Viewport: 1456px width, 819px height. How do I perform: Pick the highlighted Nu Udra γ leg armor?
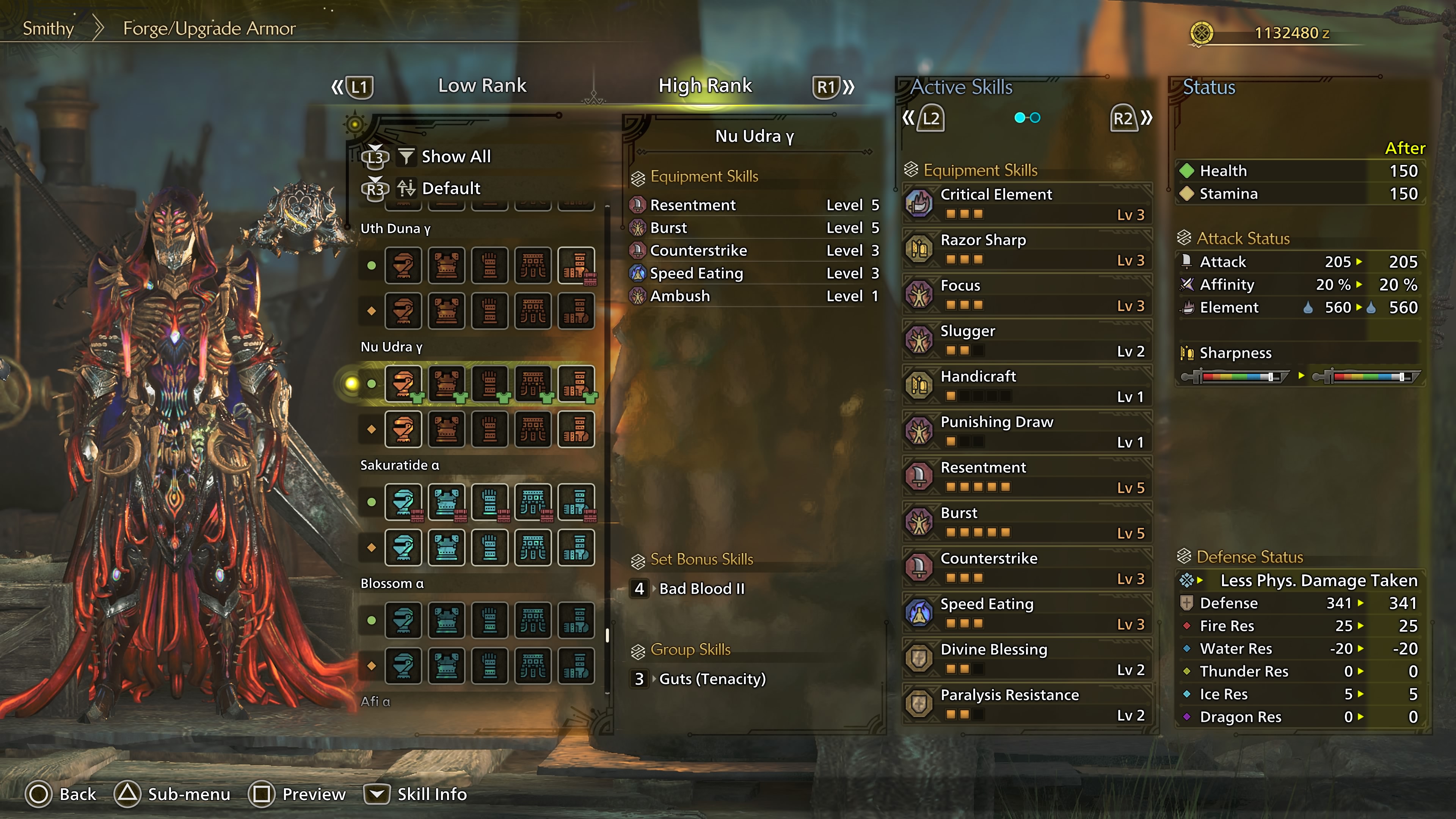(576, 384)
